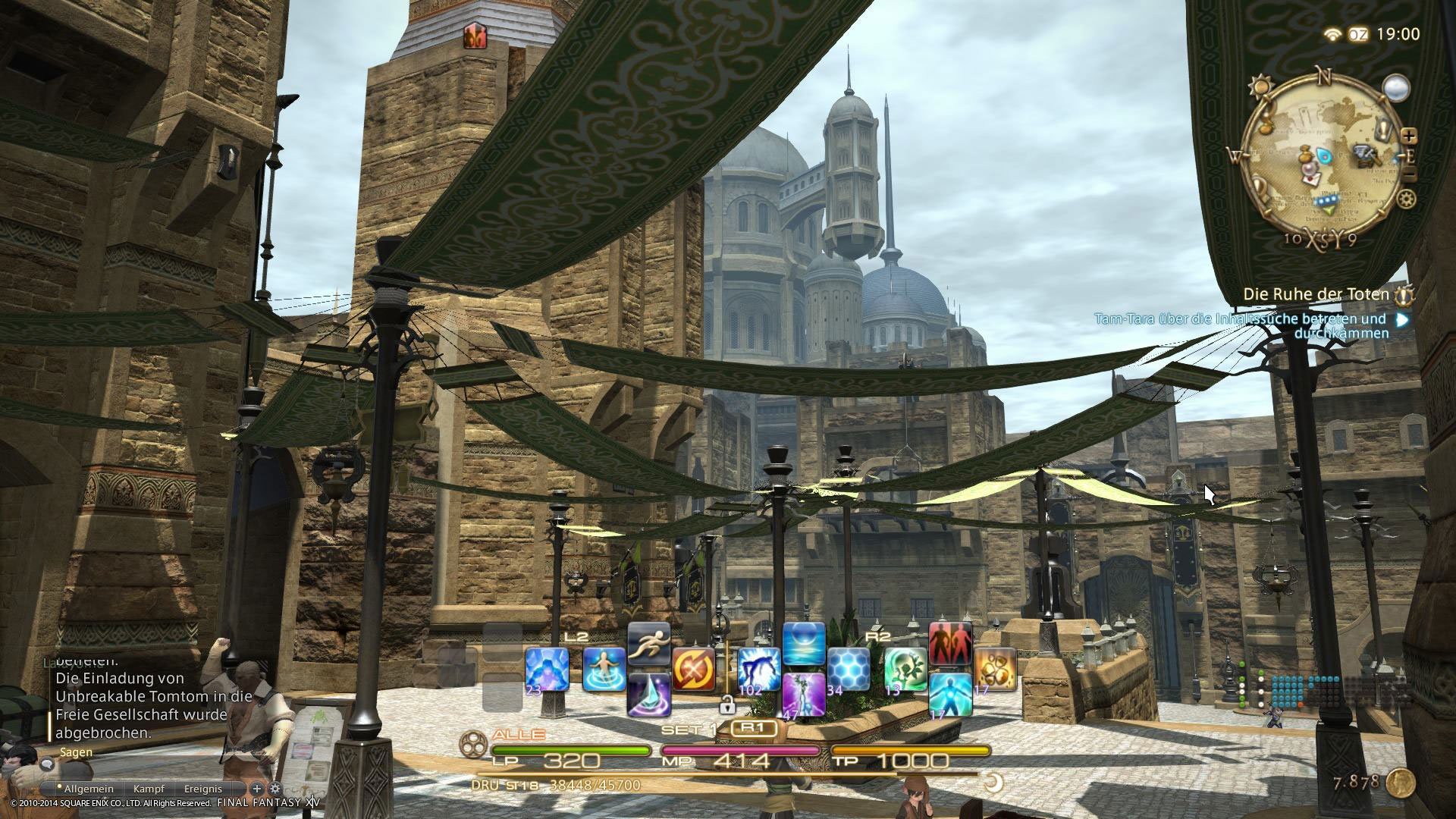The width and height of the screenshot is (1456, 819).
Task: Open the minimap settings gear icon
Action: 1406,199
